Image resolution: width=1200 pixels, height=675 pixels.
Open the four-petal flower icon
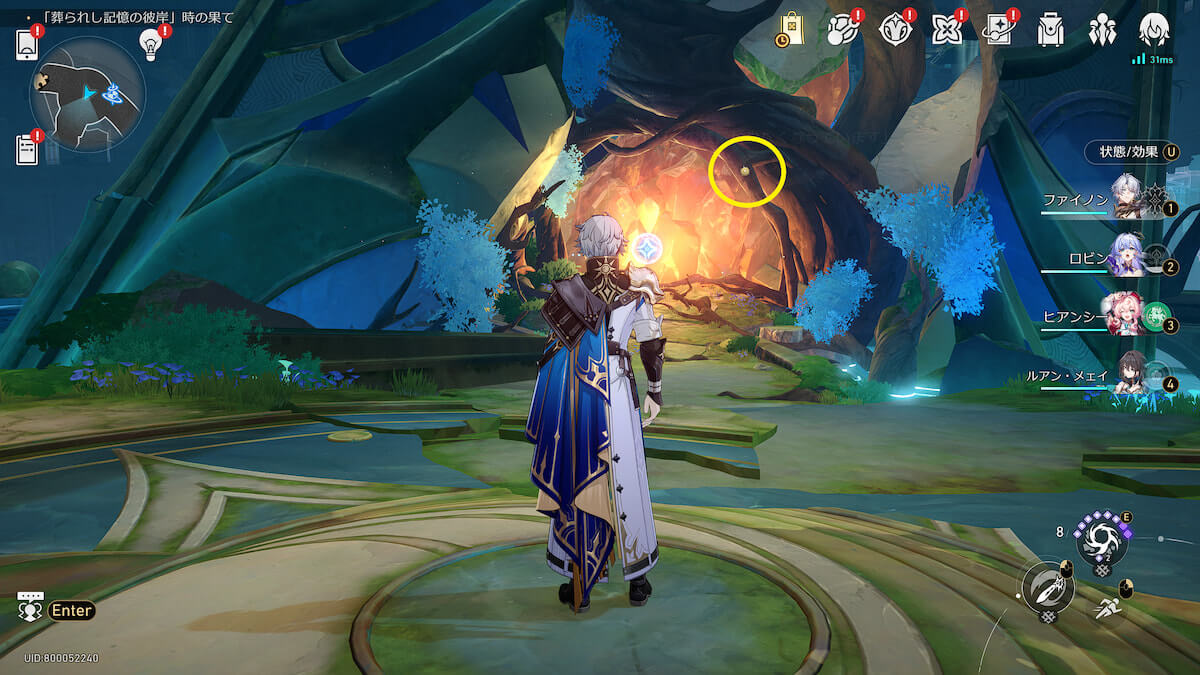(945, 30)
